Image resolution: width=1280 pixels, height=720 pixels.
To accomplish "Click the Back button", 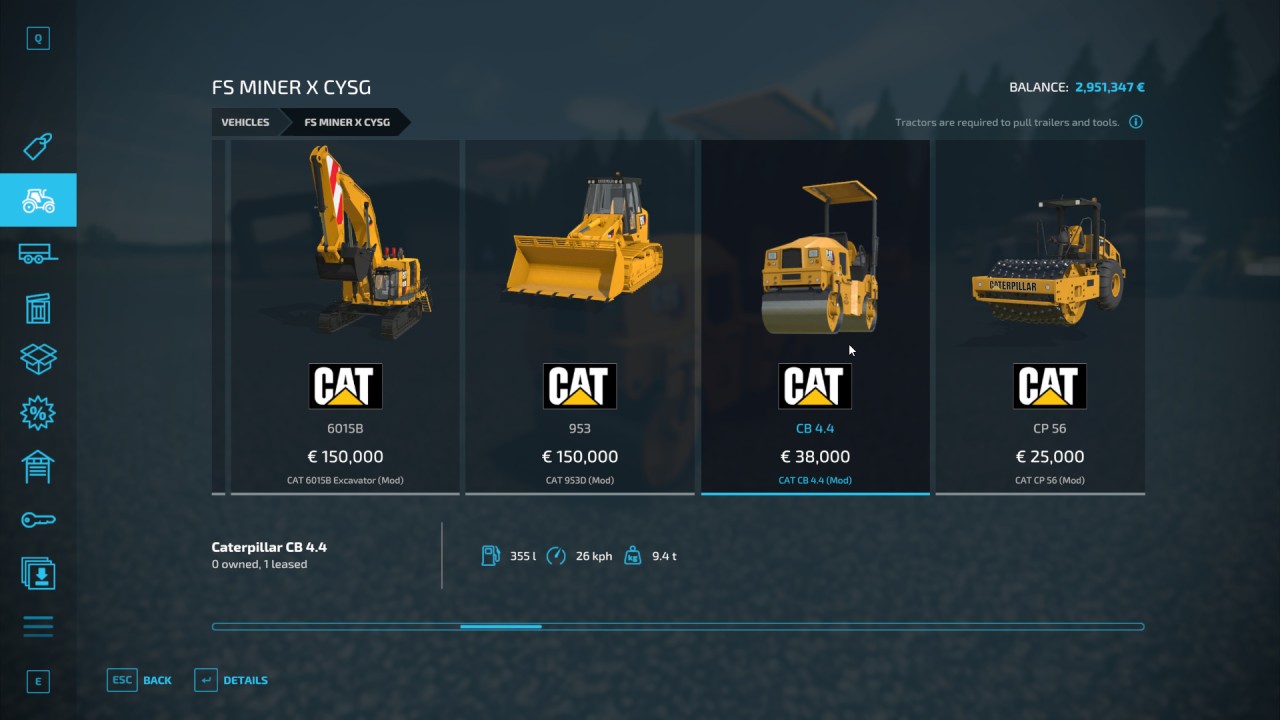I will click(x=140, y=680).
